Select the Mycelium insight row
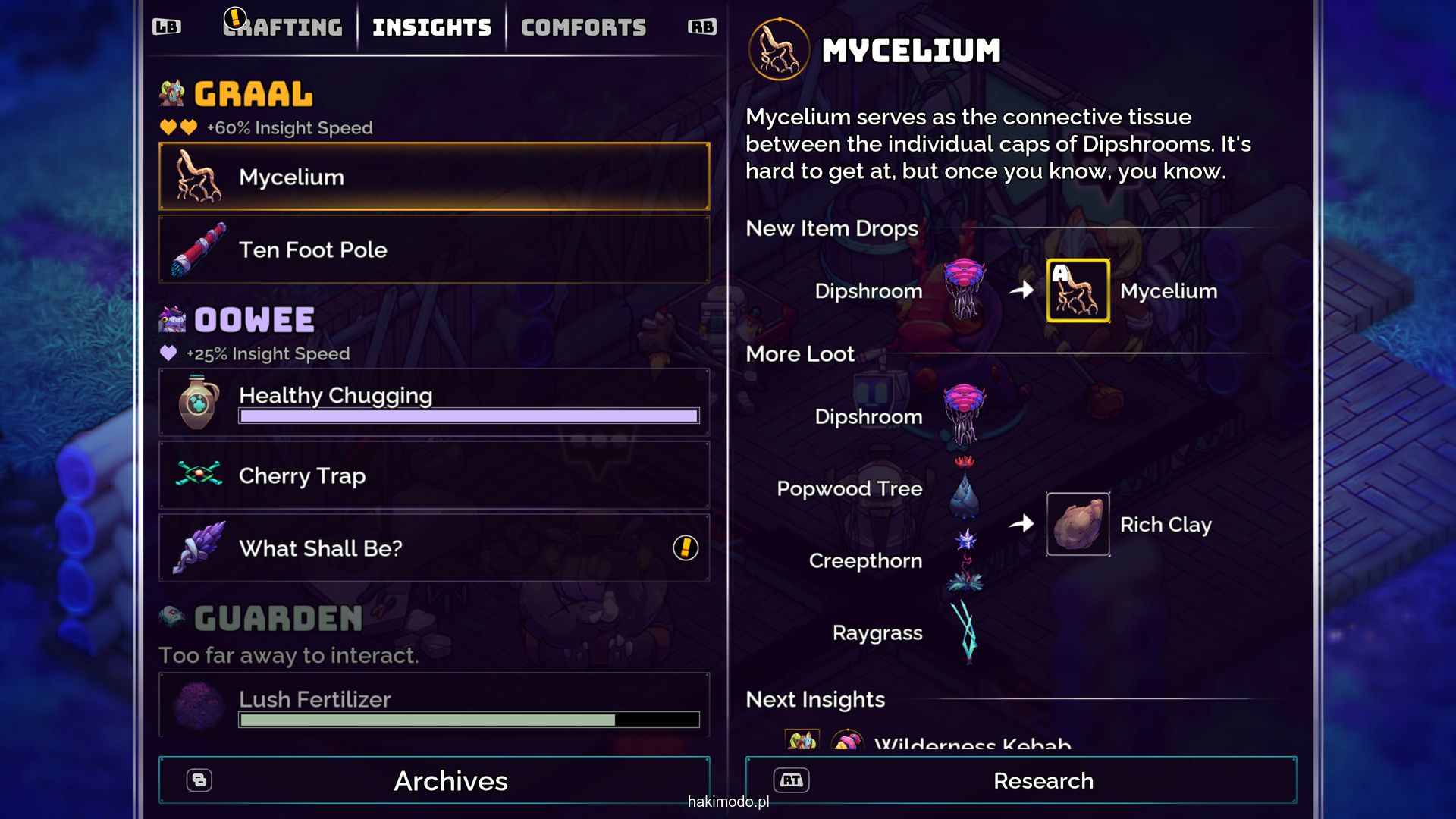The height and width of the screenshot is (819, 1456). [434, 177]
